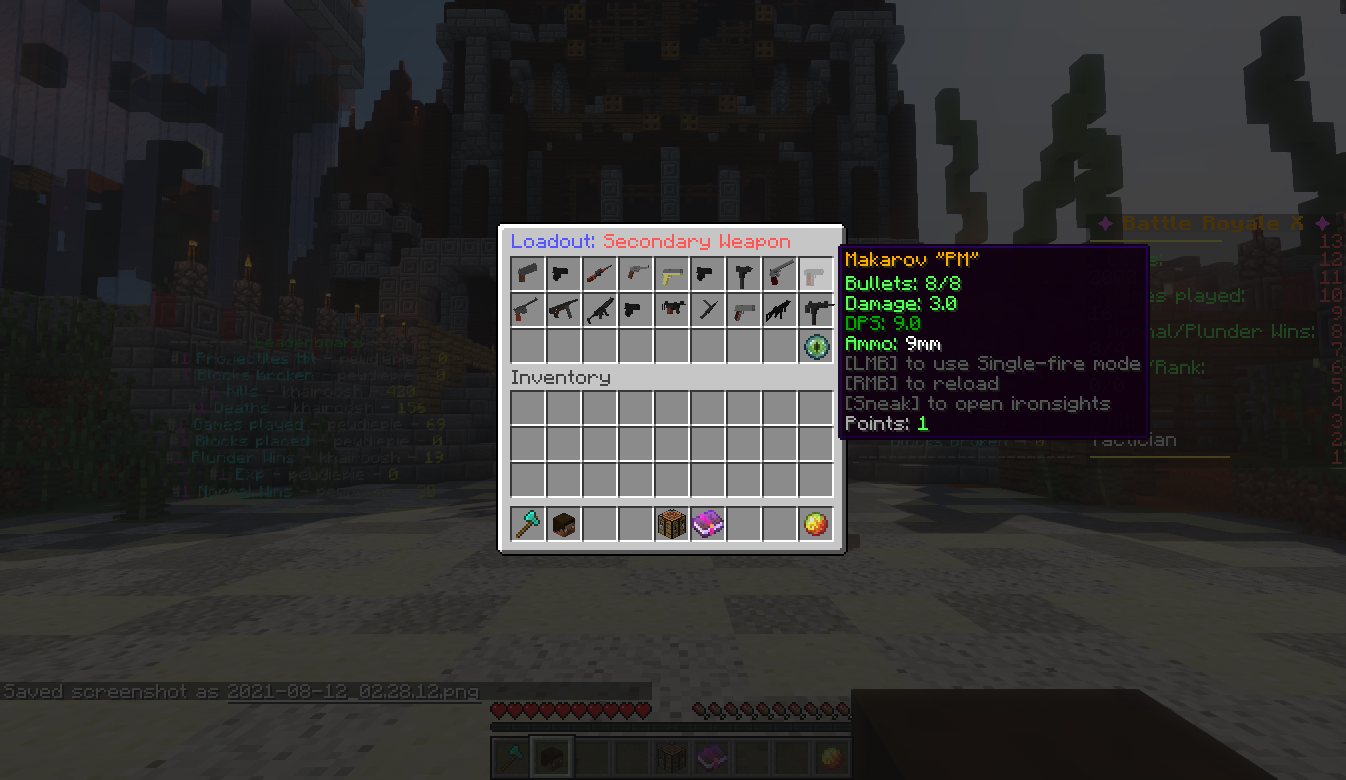Choose the first pistol in the loadout
The height and width of the screenshot is (780, 1346).
[528, 273]
